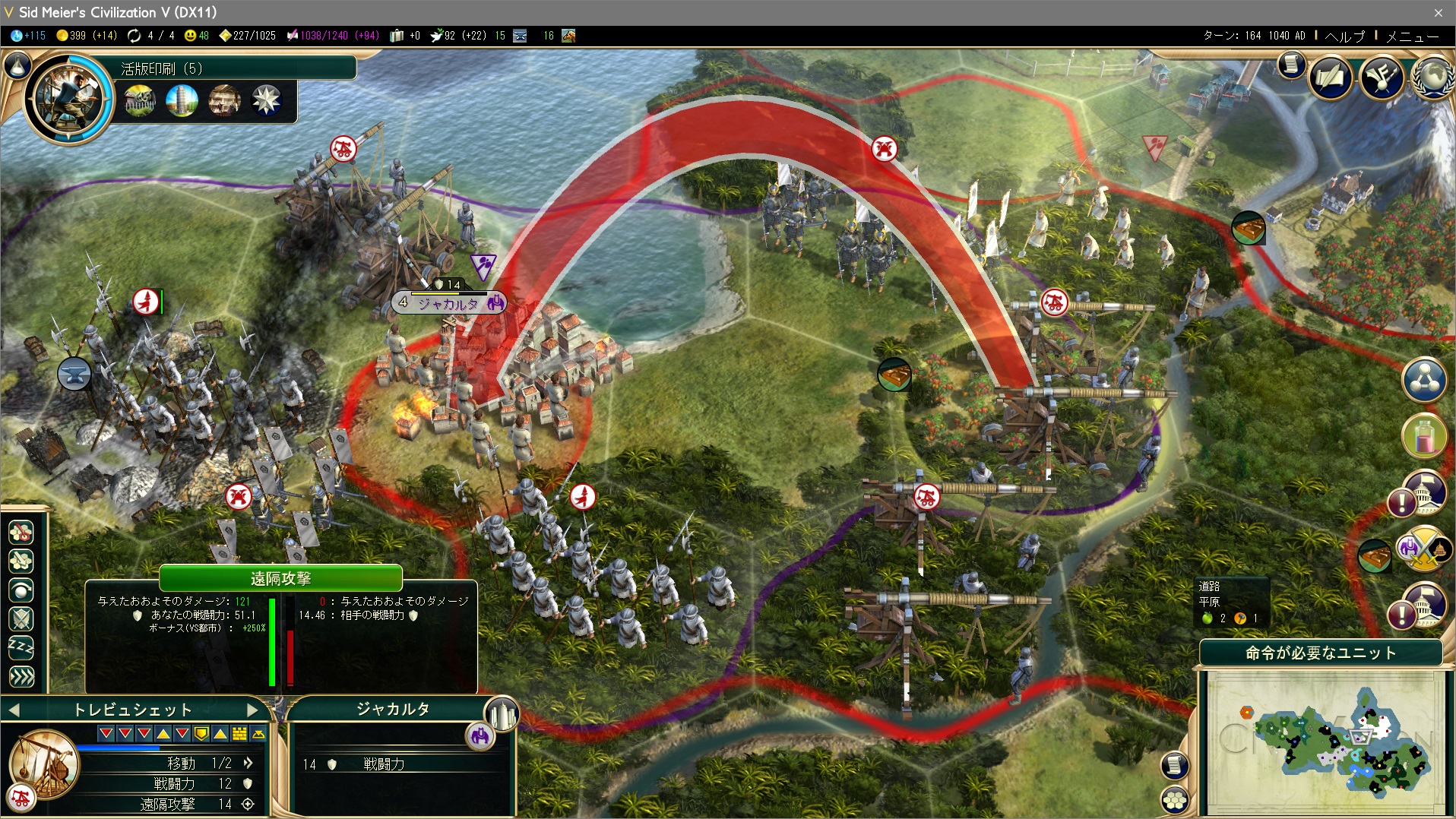Click the 命令が必要なユニット unit needs orders button
Viewport: 1456px width, 819px height.
1320,653
